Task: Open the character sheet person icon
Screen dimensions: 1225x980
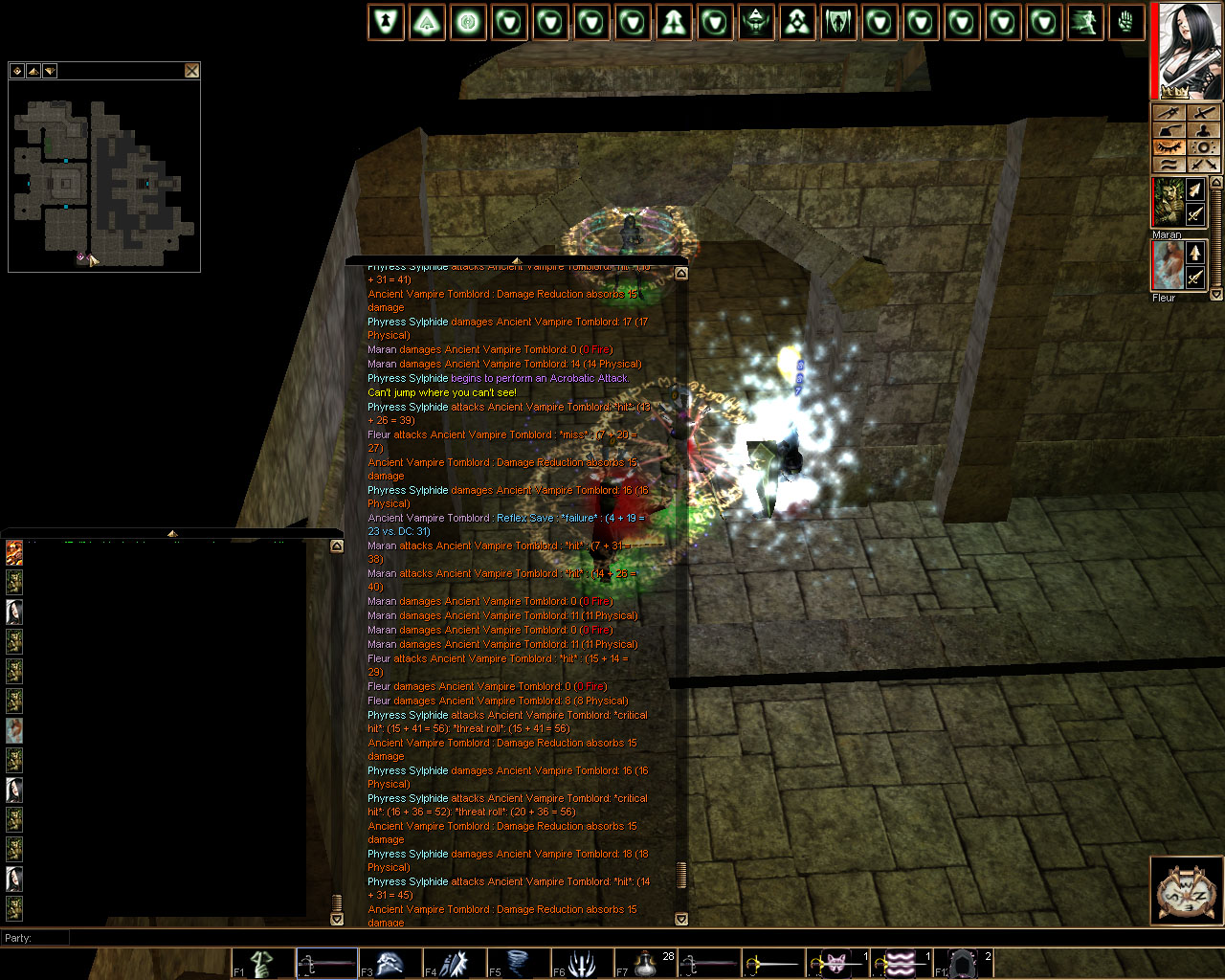Action: pos(1203,131)
